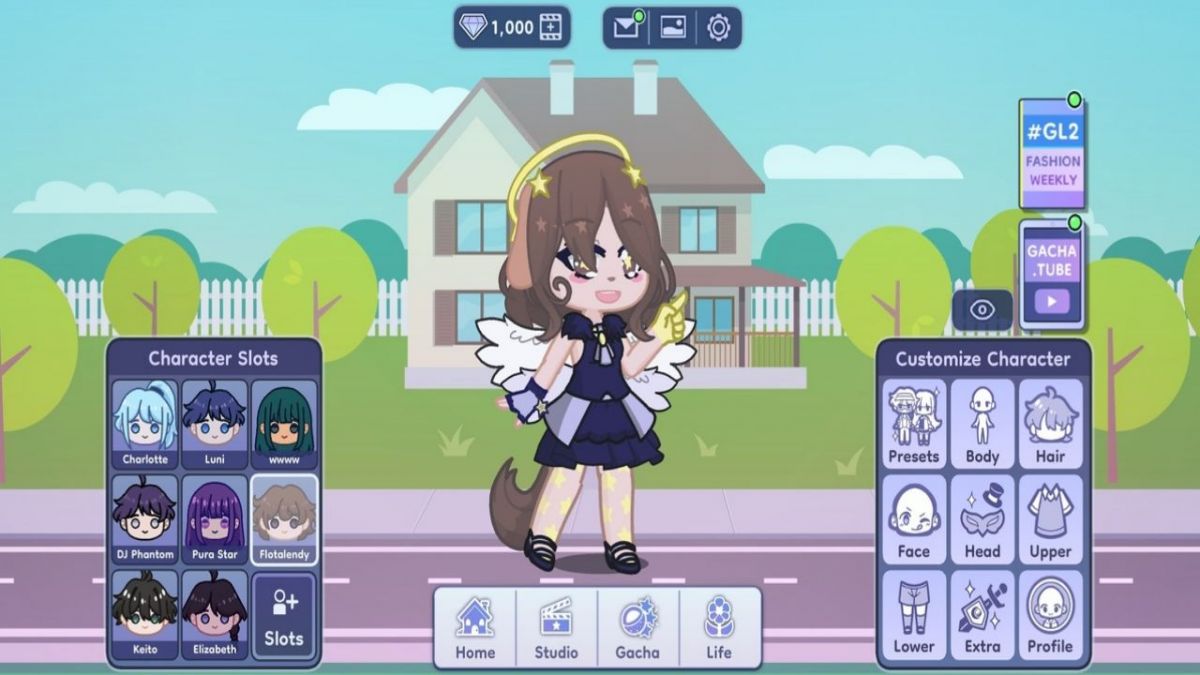The image size is (1200, 675).
Task: Switch to the Life tab
Action: [x=718, y=628]
